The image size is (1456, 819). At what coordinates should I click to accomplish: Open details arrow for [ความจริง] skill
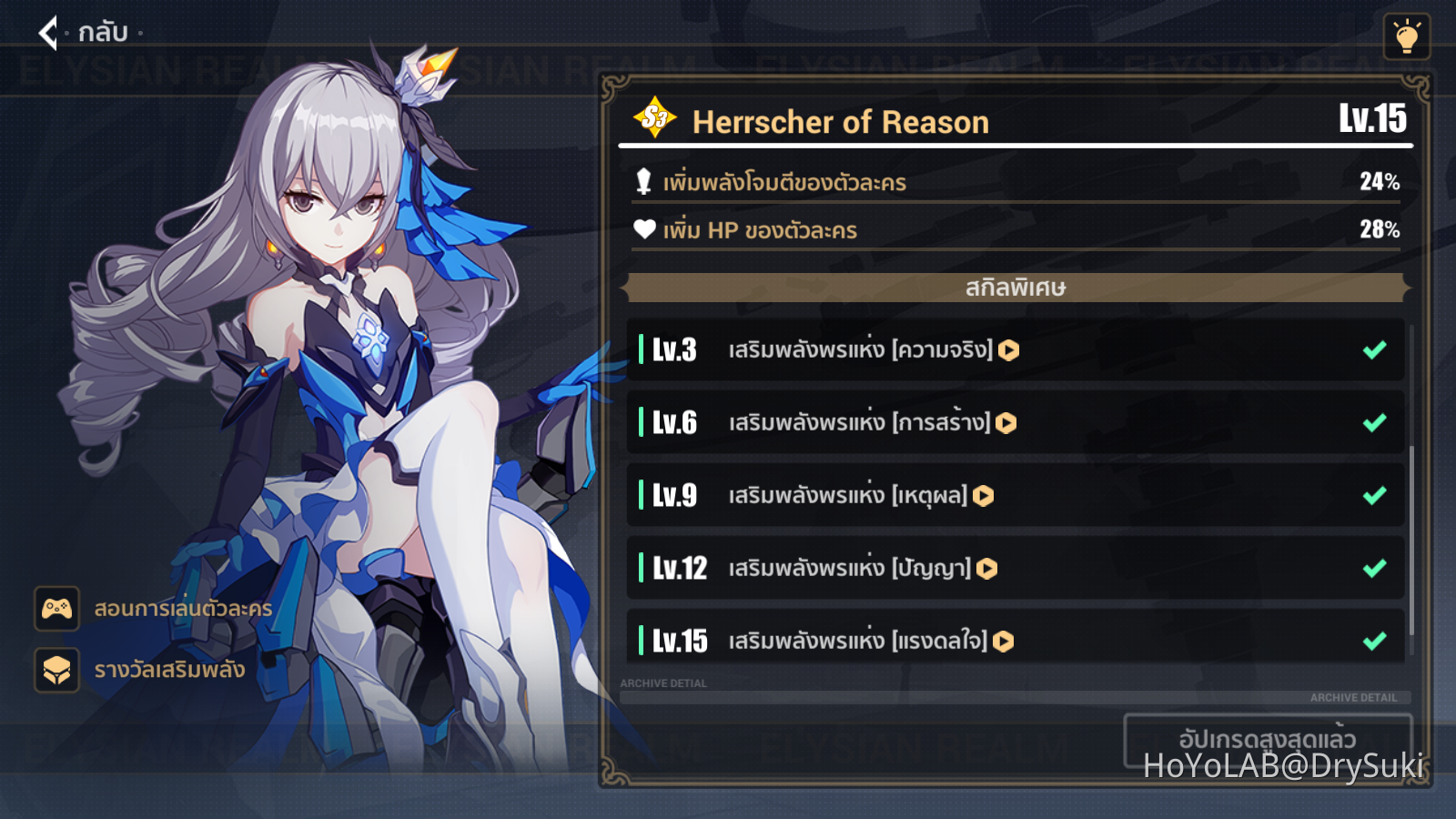pyautogui.click(x=1008, y=349)
